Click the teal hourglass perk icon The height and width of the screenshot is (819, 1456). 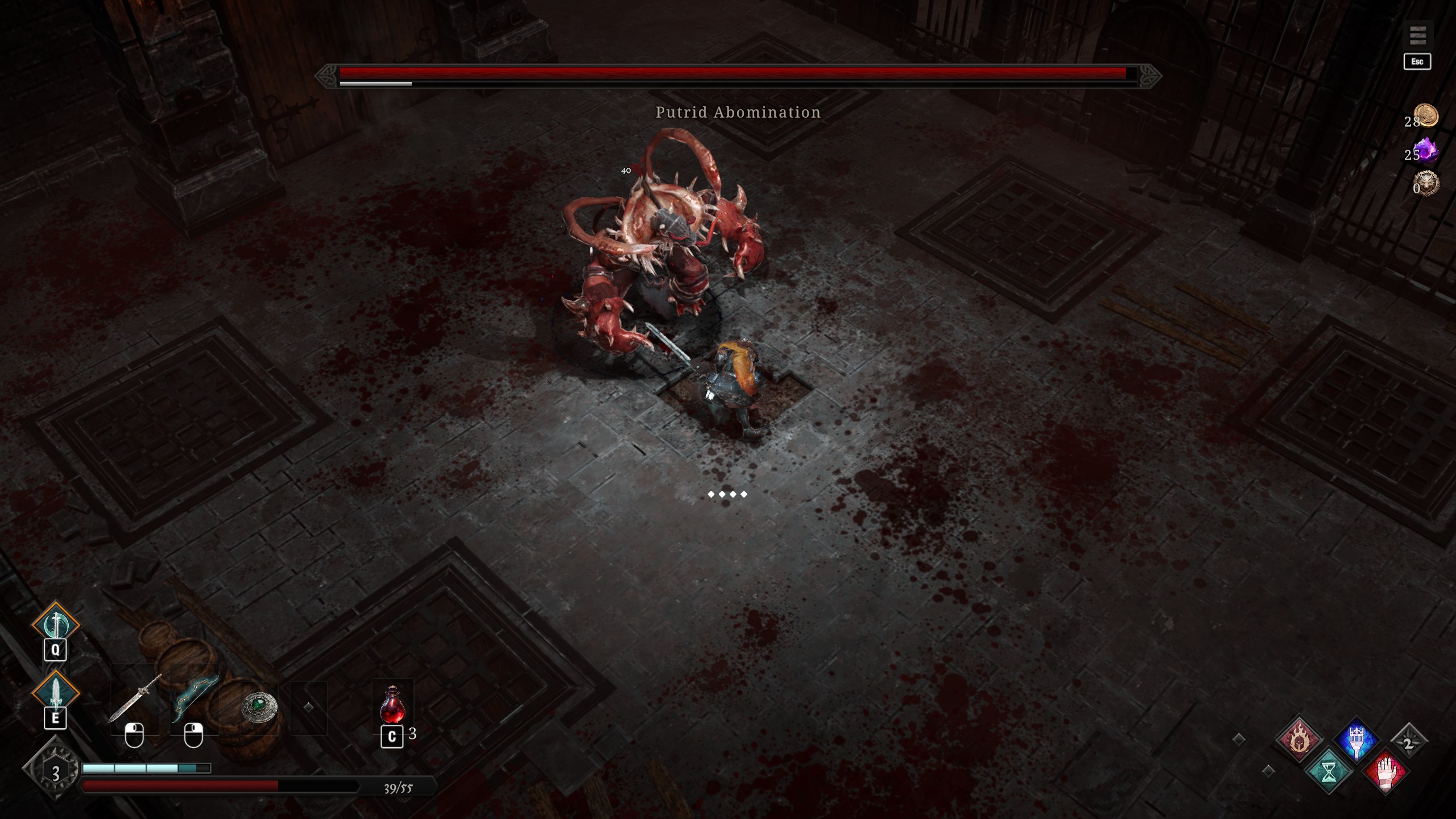click(1329, 771)
